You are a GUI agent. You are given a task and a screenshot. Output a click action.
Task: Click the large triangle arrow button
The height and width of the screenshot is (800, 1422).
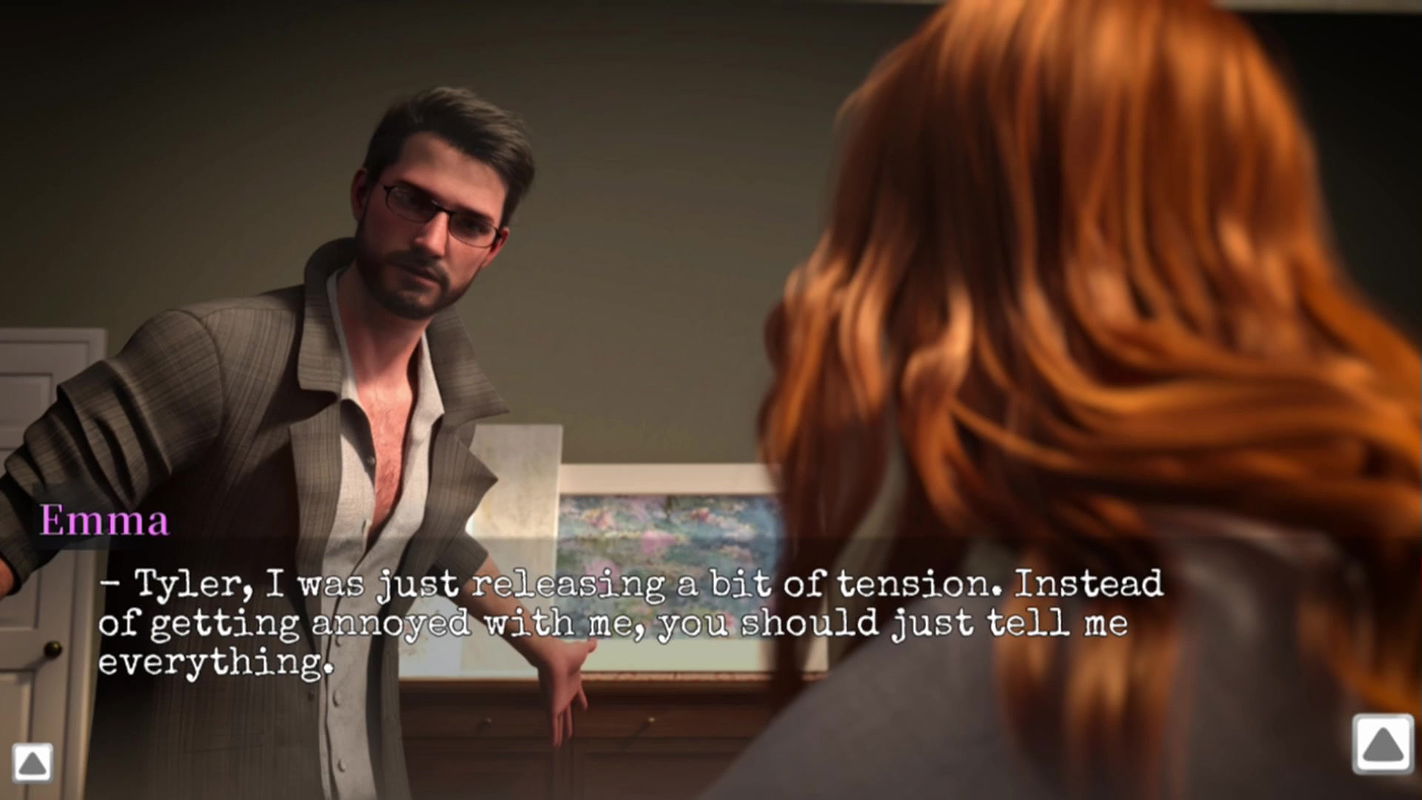[1383, 744]
